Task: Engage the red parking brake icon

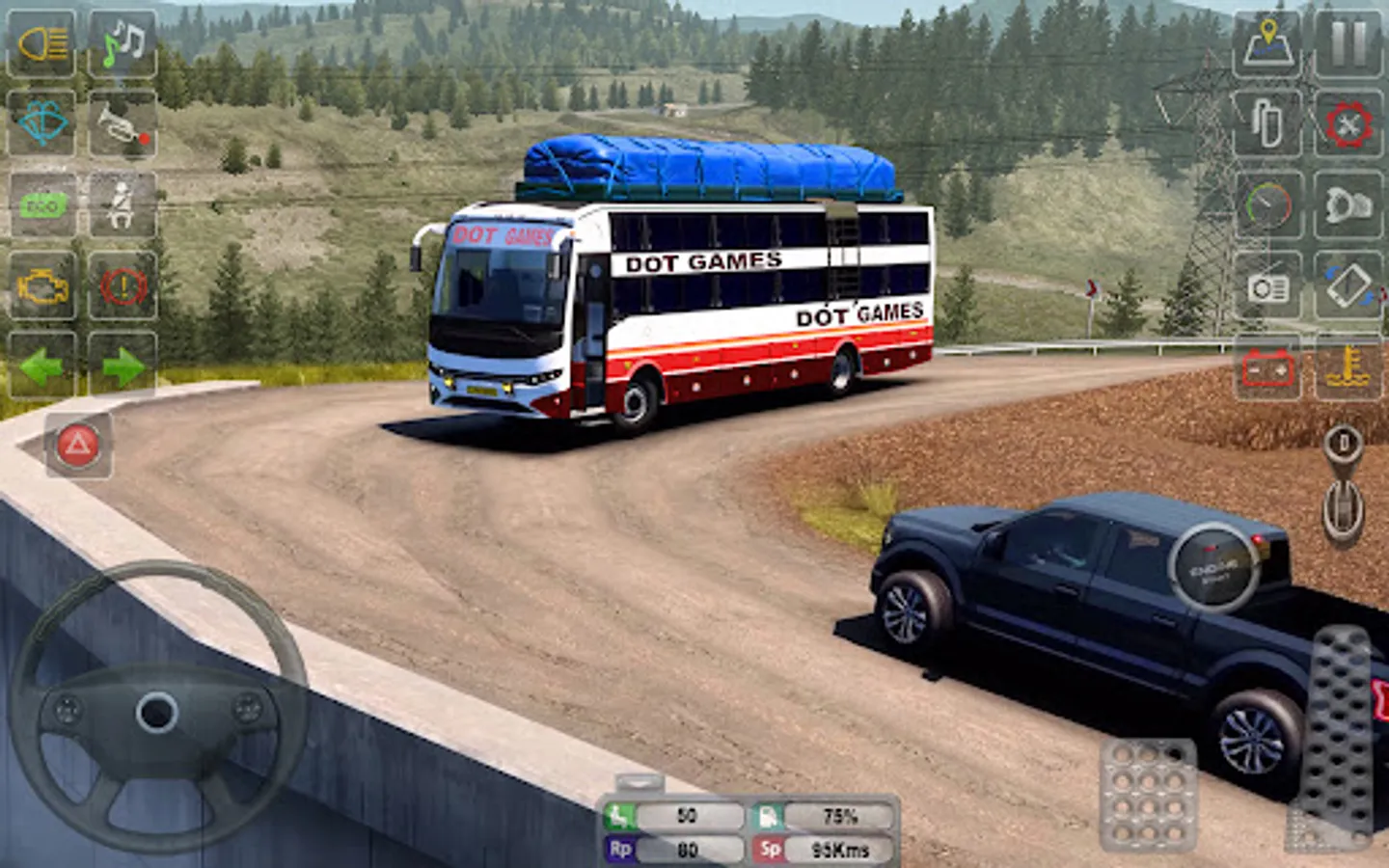Action: tap(123, 286)
